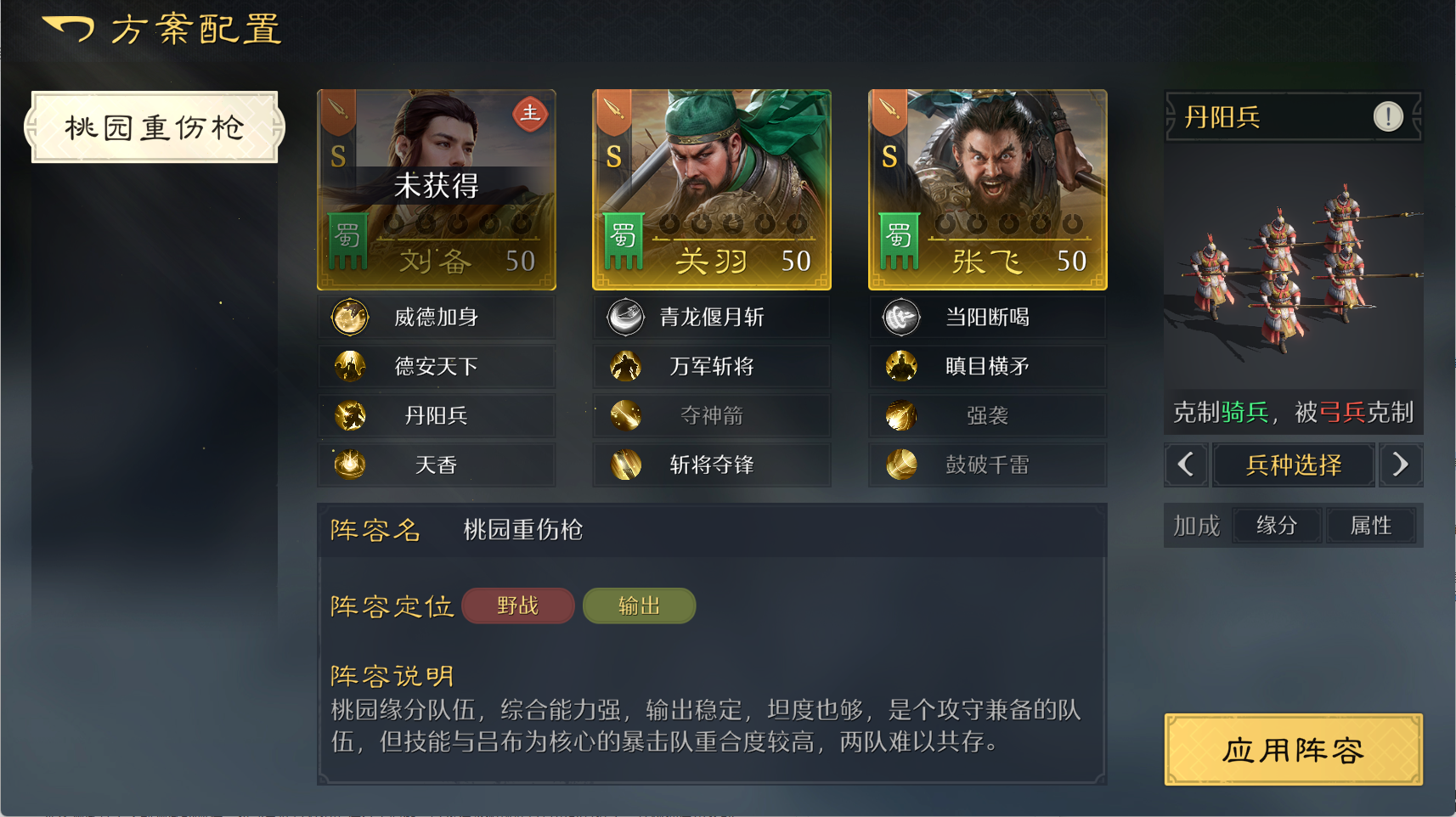Open the 天香 skill icon
1456x817 pixels.
coord(348,465)
